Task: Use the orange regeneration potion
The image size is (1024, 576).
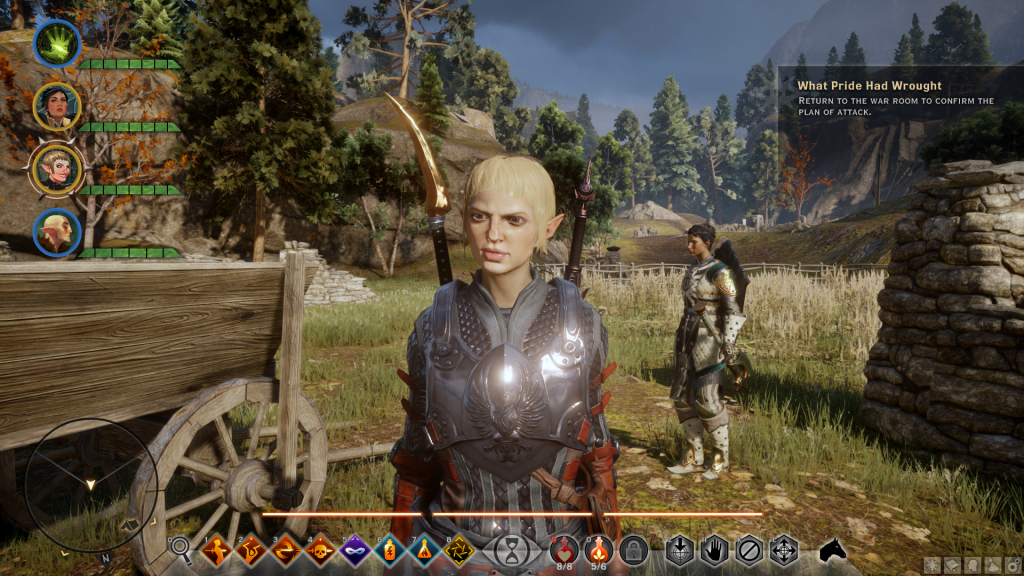Action: coord(598,547)
